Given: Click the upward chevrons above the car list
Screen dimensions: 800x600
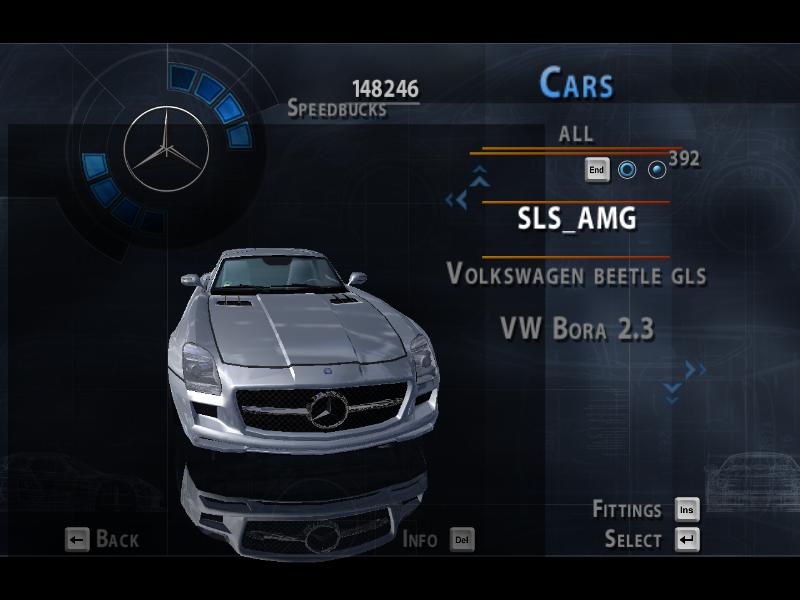Looking at the screenshot, I should [x=480, y=177].
